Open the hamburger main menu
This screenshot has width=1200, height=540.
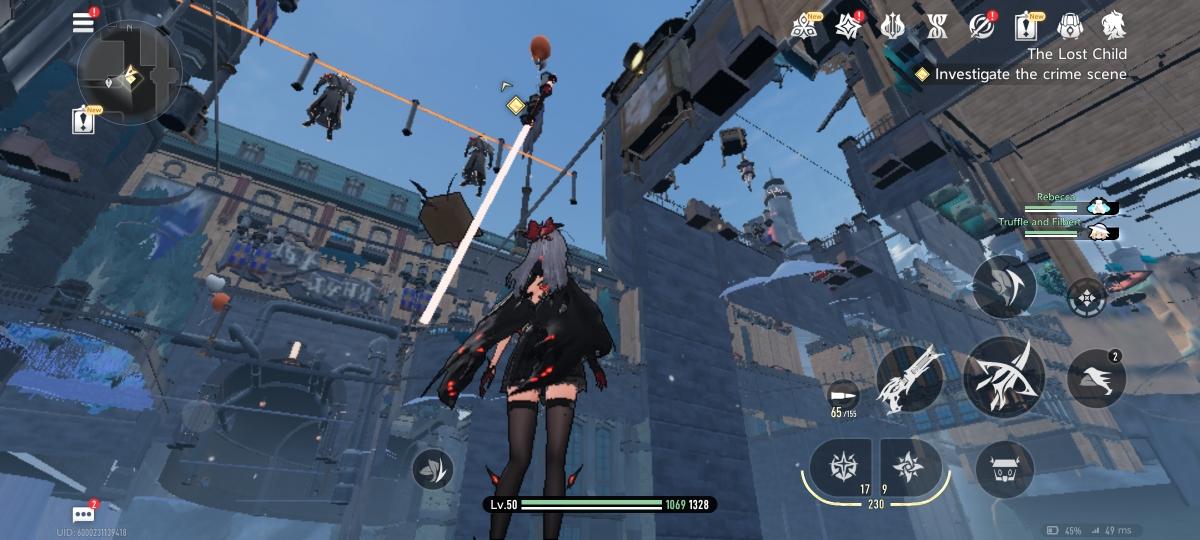(x=83, y=23)
